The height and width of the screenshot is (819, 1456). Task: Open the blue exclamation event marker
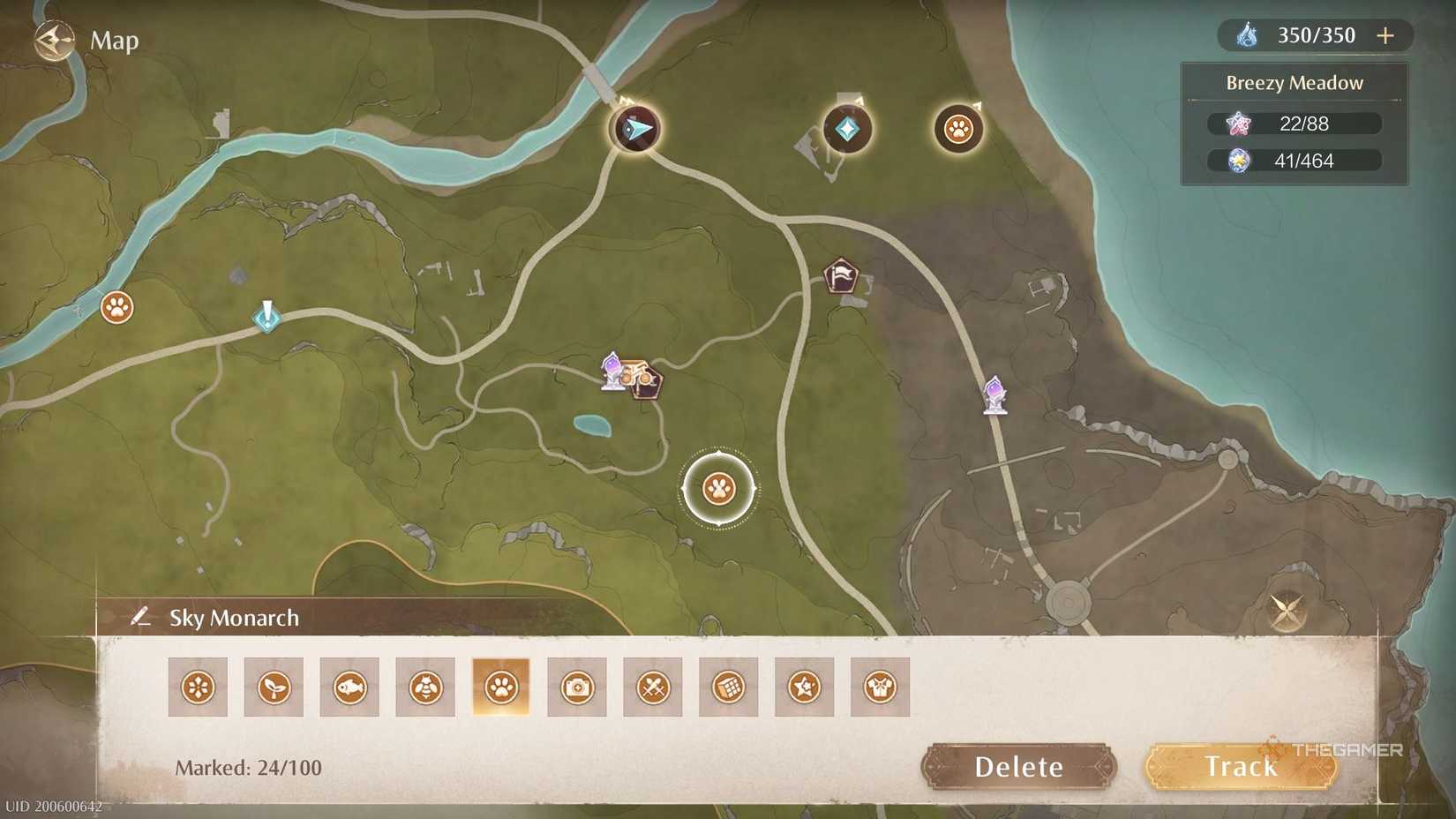(x=267, y=319)
